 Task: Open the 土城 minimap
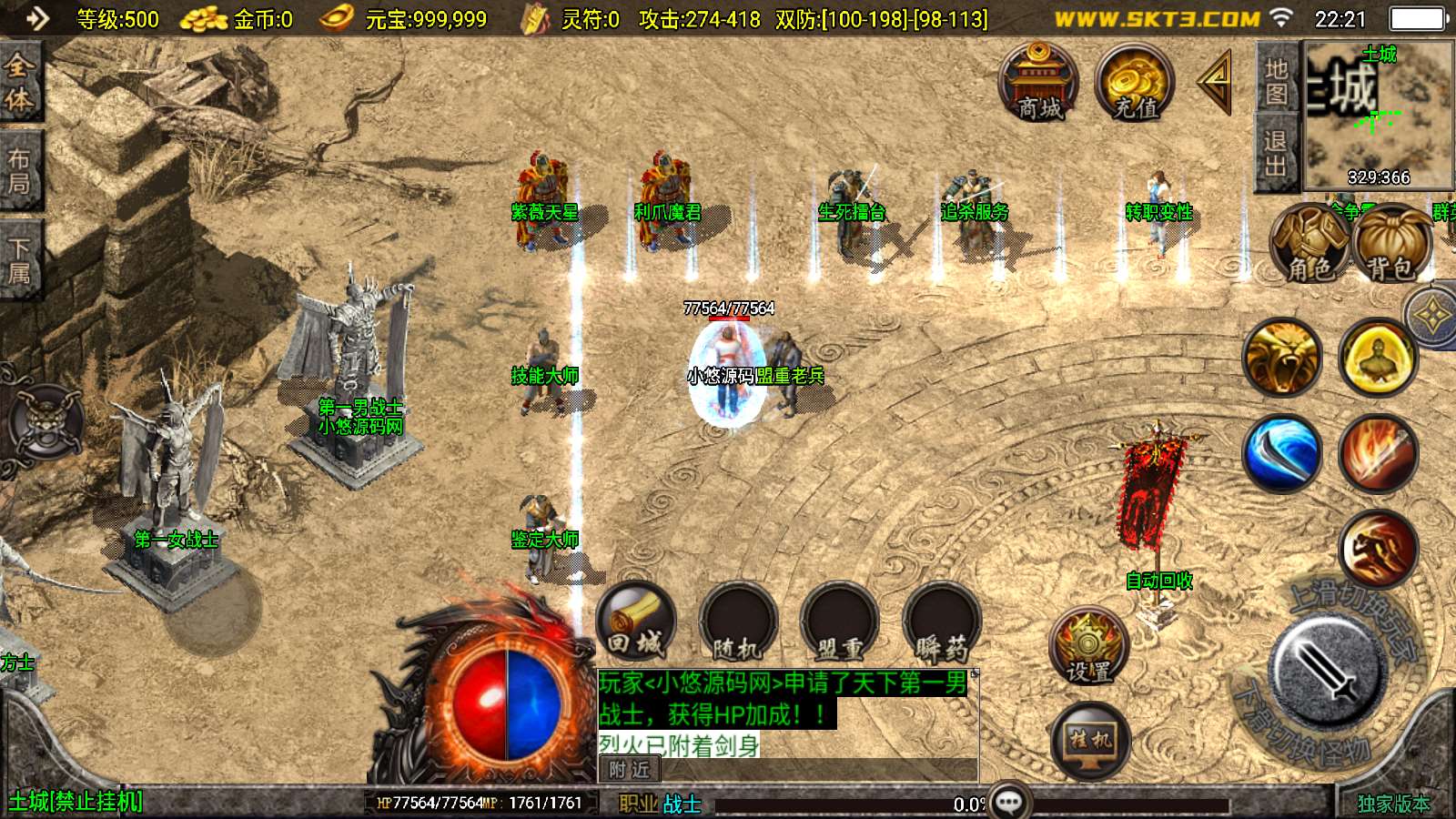point(1377,114)
